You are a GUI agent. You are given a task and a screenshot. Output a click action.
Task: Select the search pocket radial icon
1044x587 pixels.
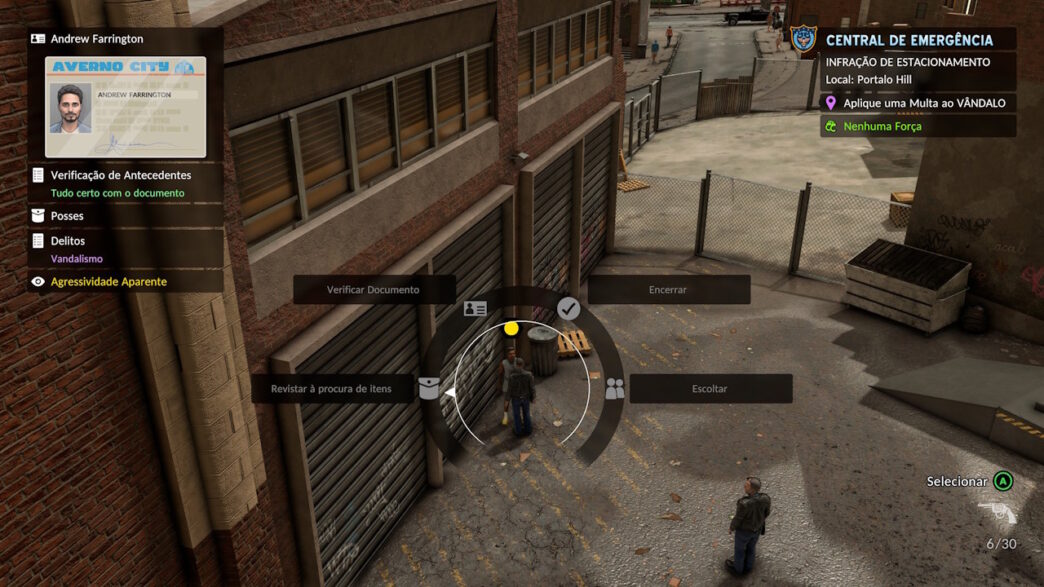pyautogui.click(x=429, y=388)
